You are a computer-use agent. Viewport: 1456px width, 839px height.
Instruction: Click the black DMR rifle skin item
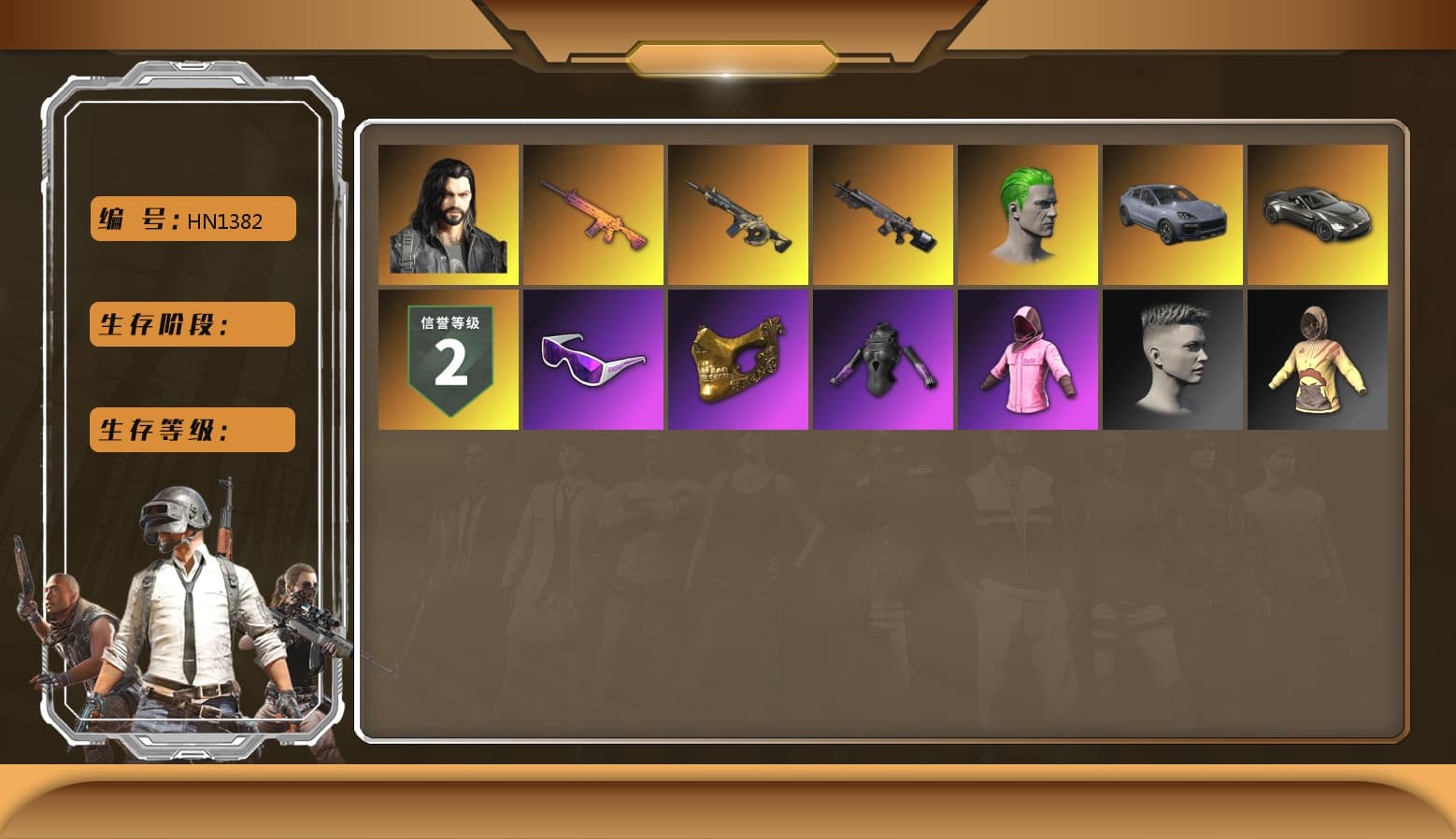click(882, 214)
